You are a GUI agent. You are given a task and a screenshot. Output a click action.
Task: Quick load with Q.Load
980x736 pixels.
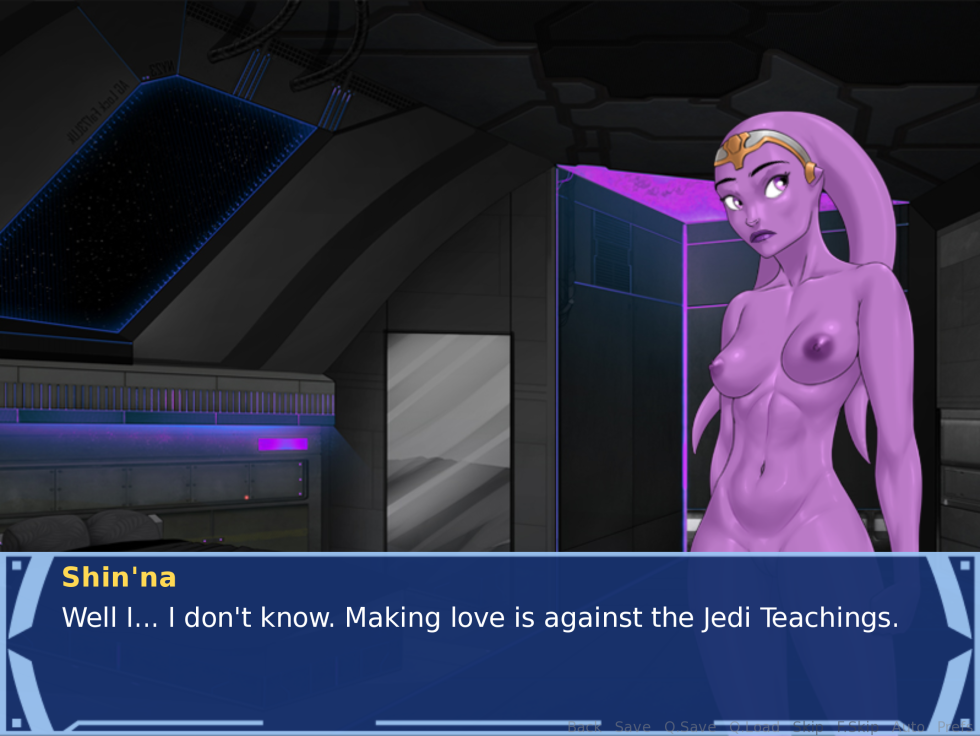point(754,727)
